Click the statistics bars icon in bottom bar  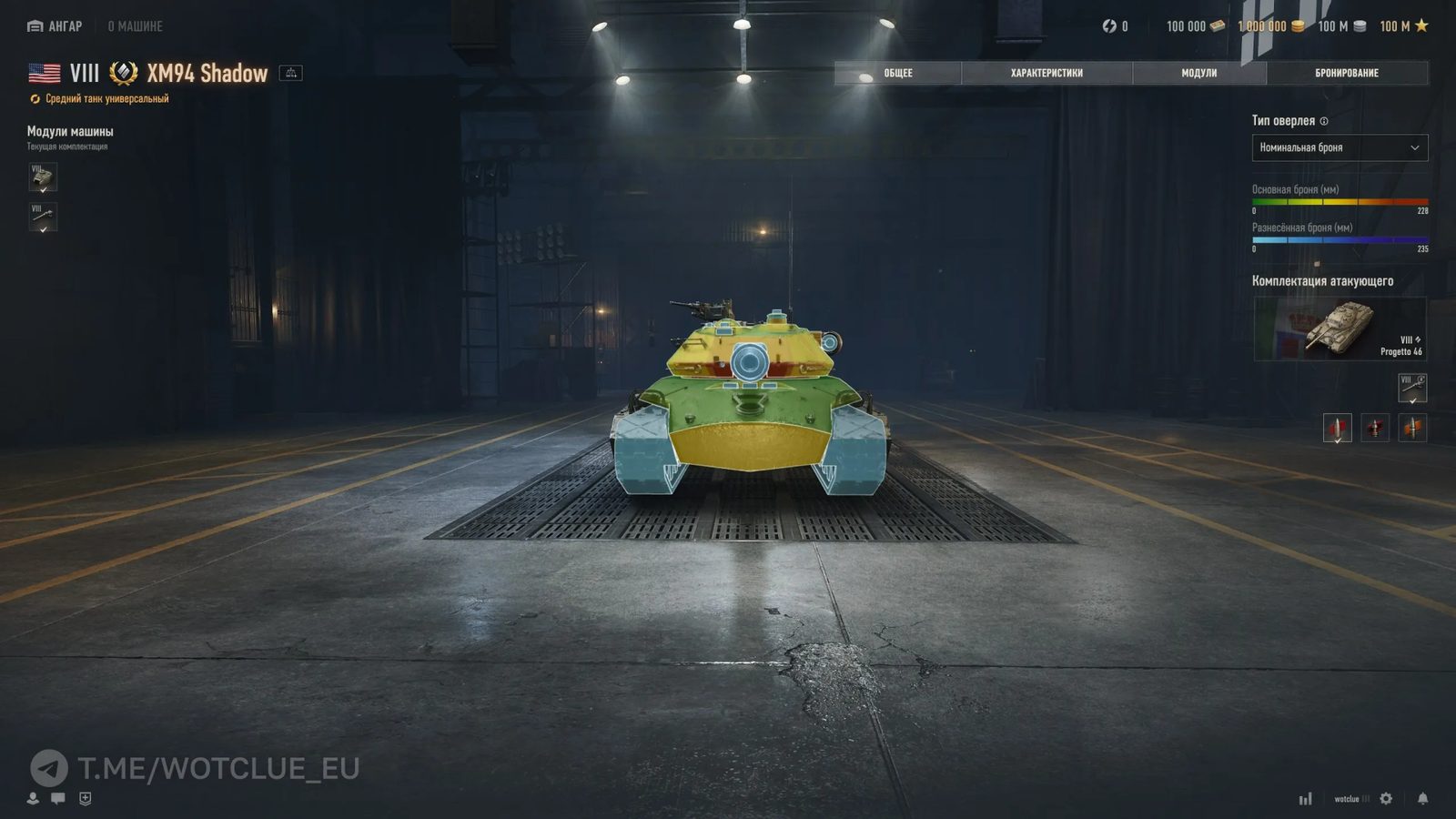[1306, 799]
